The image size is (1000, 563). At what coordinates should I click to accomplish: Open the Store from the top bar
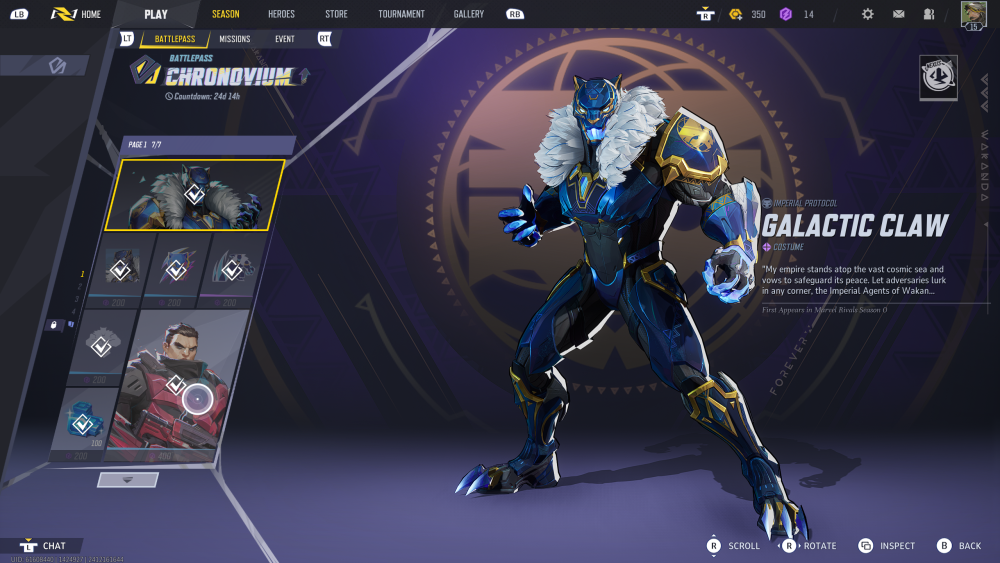[x=336, y=14]
